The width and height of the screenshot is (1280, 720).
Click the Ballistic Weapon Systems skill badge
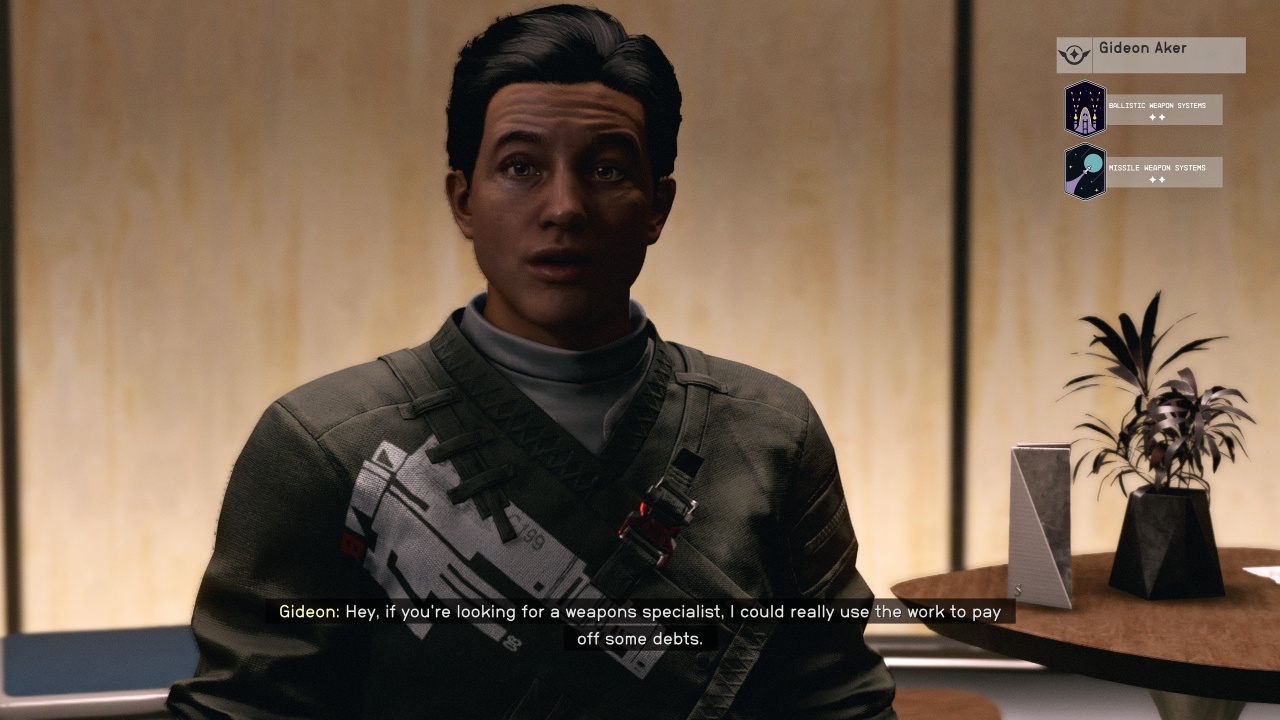(x=1085, y=109)
